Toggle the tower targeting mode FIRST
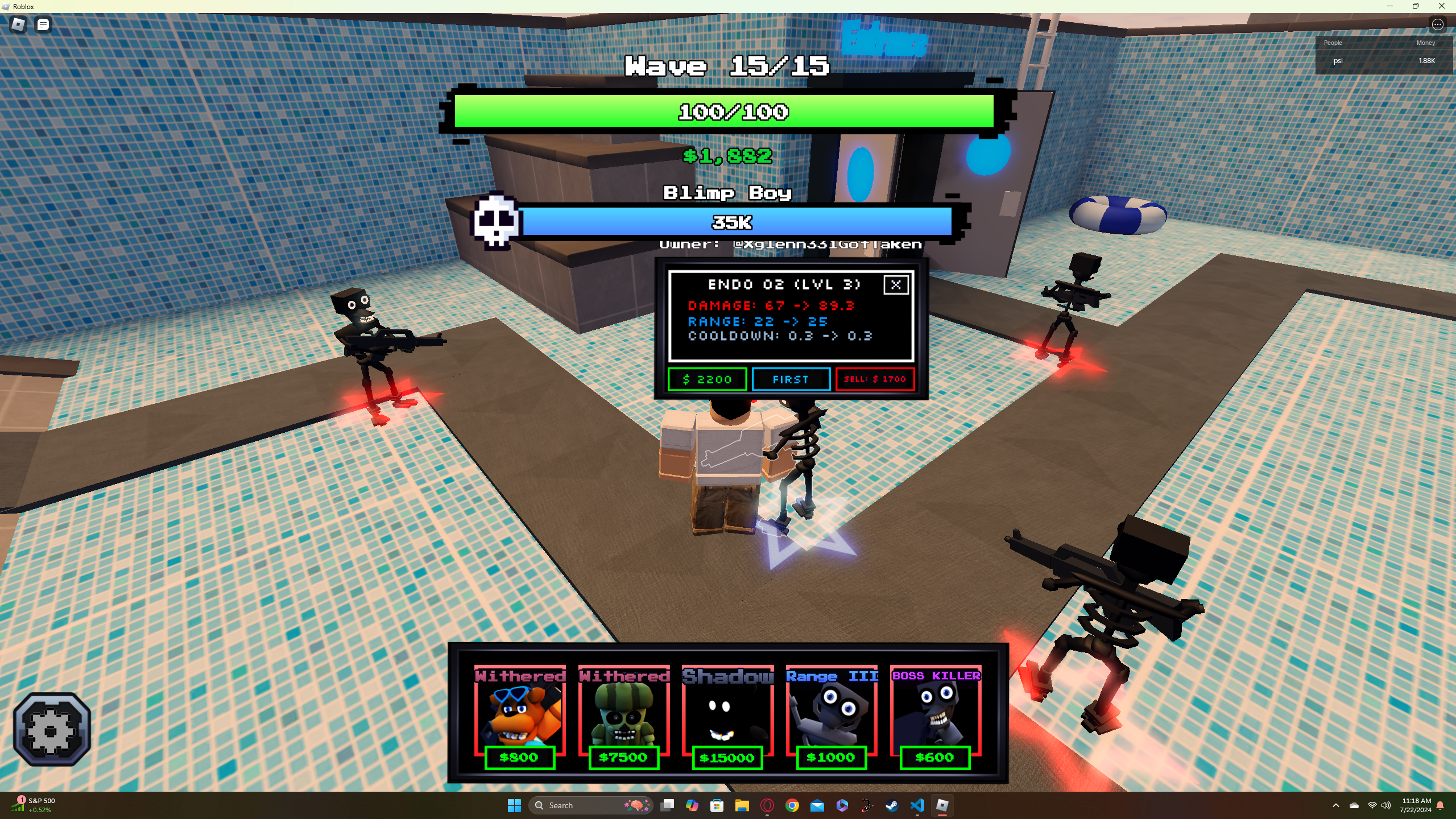Image resolution: width=1456 pixels, height=819 pixels. [x=791, y=379]
